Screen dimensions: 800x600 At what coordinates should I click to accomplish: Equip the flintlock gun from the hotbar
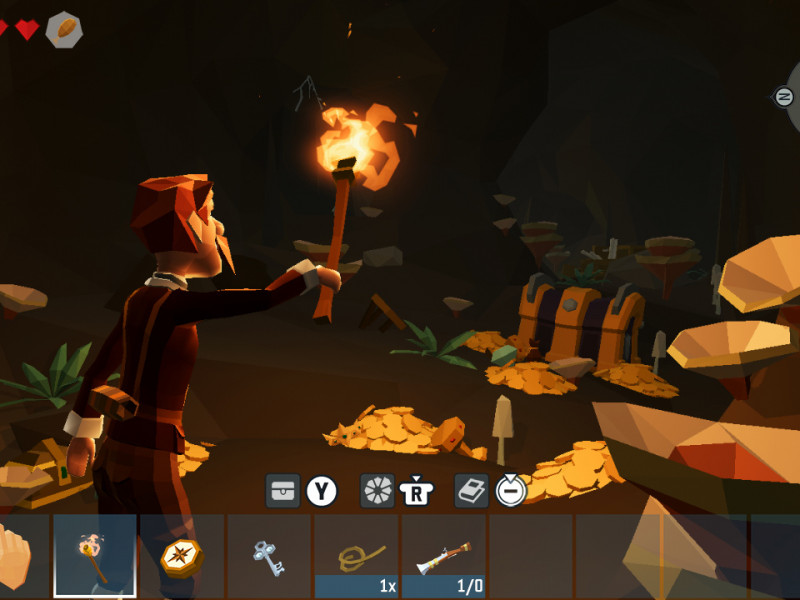pos(443,556)
